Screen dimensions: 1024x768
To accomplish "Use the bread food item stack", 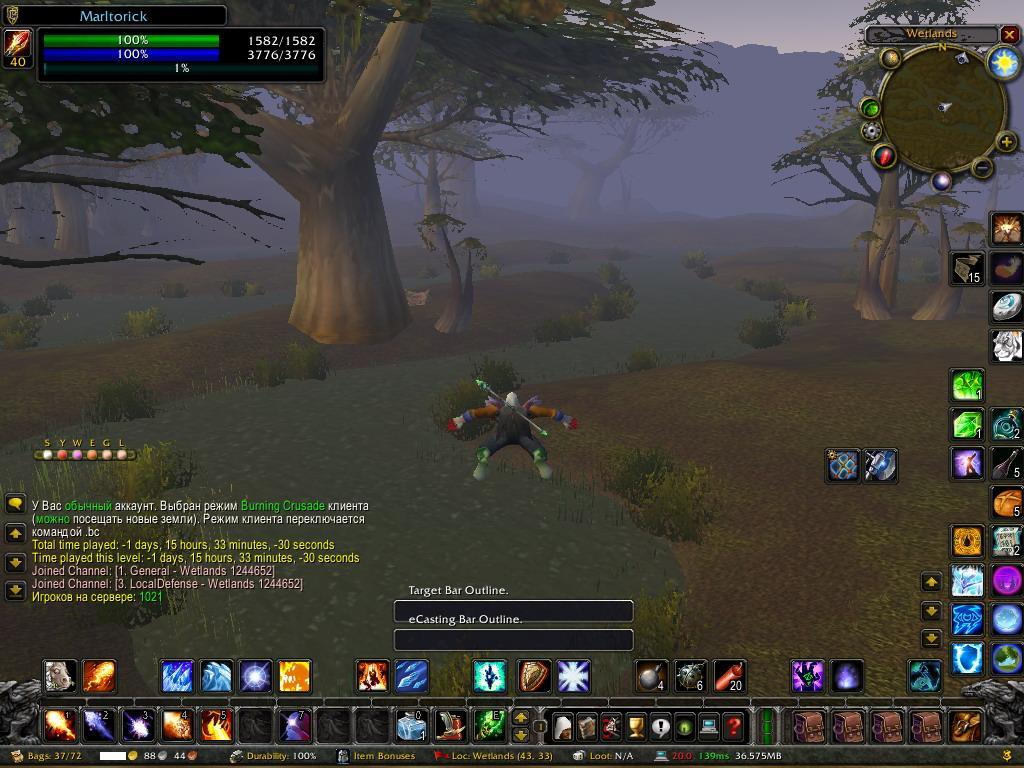I will tap(1006, 501).
